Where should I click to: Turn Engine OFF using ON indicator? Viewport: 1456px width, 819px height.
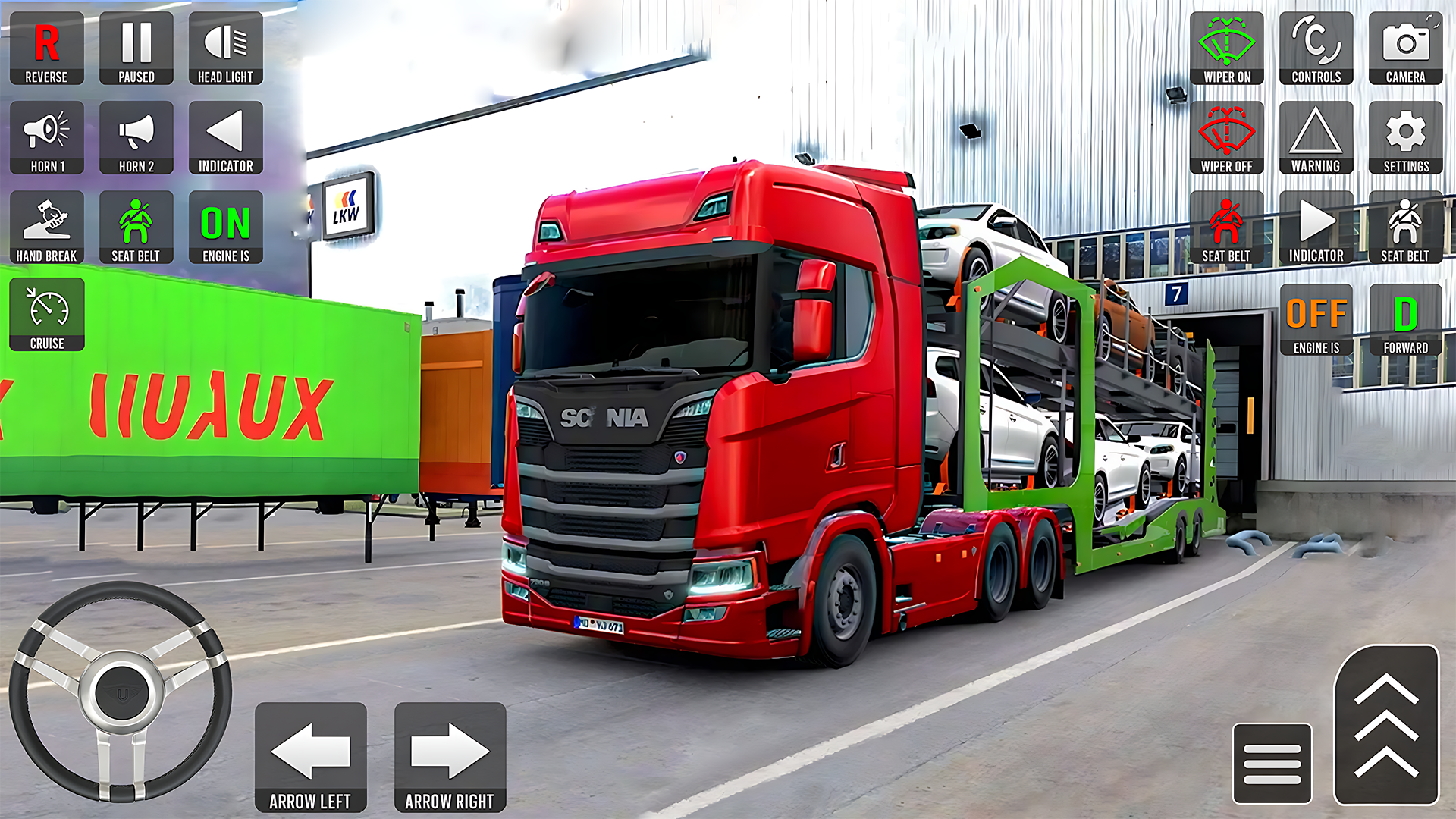[225, 227]
